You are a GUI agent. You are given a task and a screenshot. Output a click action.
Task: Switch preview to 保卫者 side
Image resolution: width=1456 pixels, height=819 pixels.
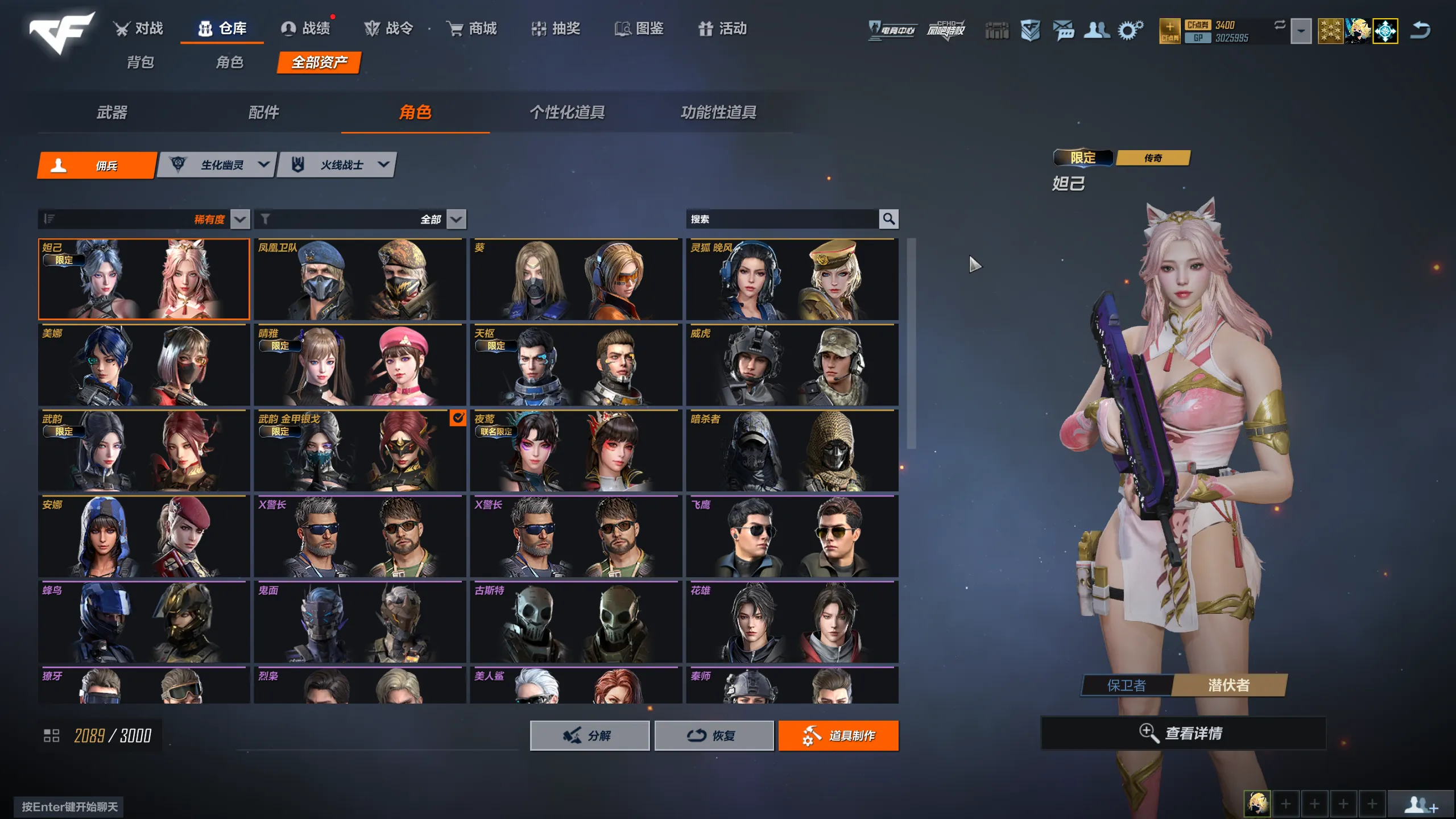point(1126,685)
